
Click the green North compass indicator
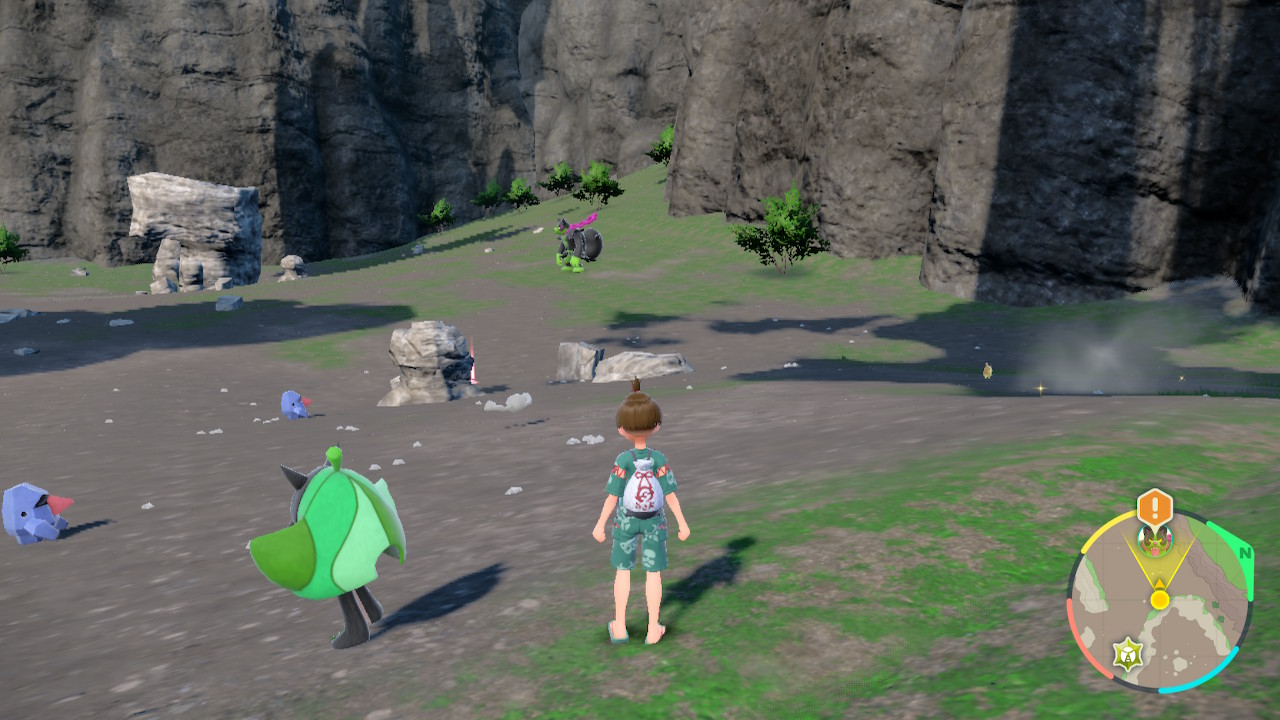[1244, 553]
